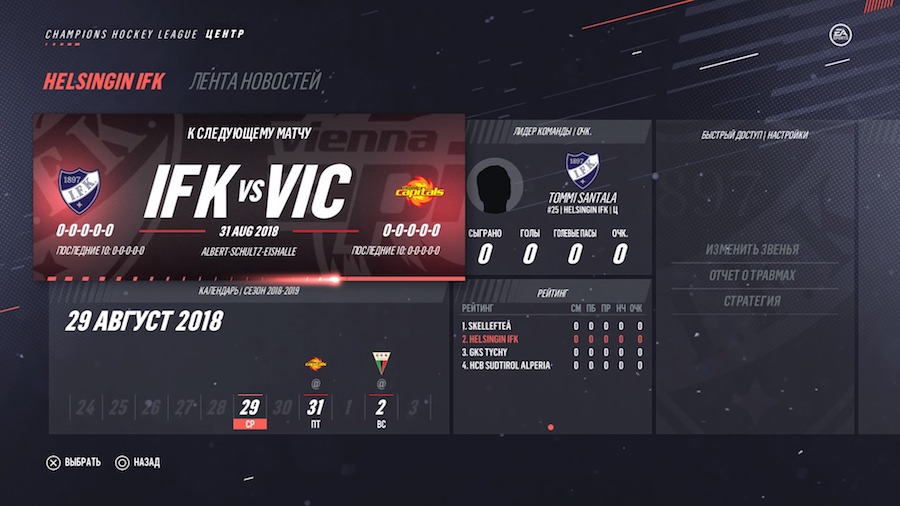Screen dimensions: 900x506
Task: Choose the Стратегия menu entry
Action: tap(752, 301)
